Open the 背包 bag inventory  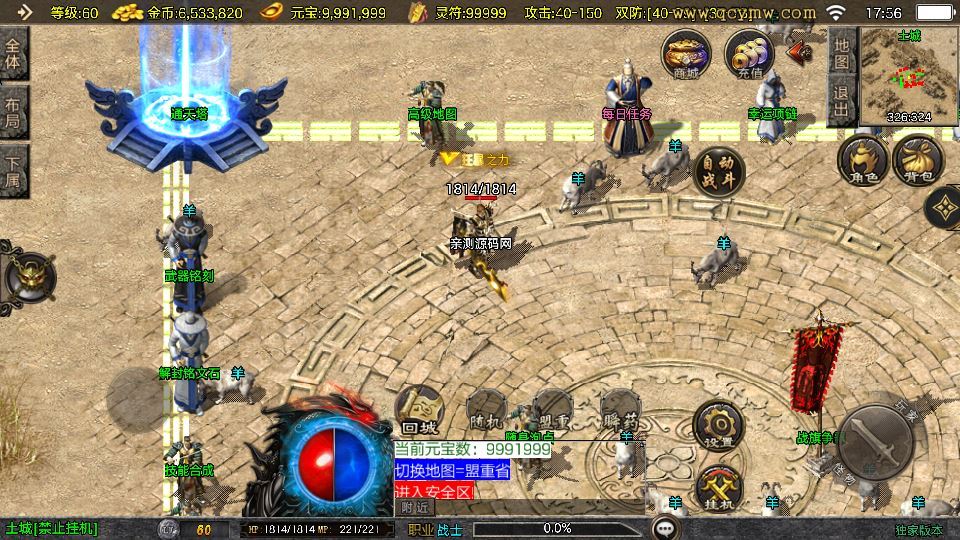[918, 161]
